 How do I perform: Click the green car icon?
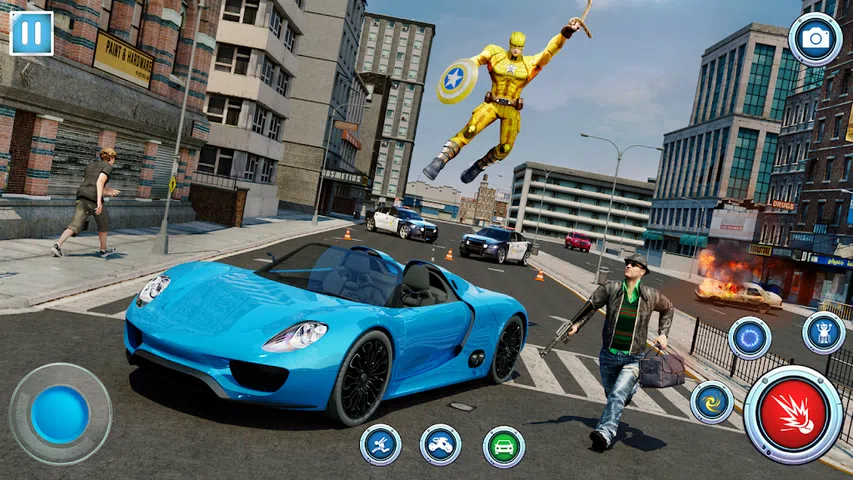click(504, 446)
